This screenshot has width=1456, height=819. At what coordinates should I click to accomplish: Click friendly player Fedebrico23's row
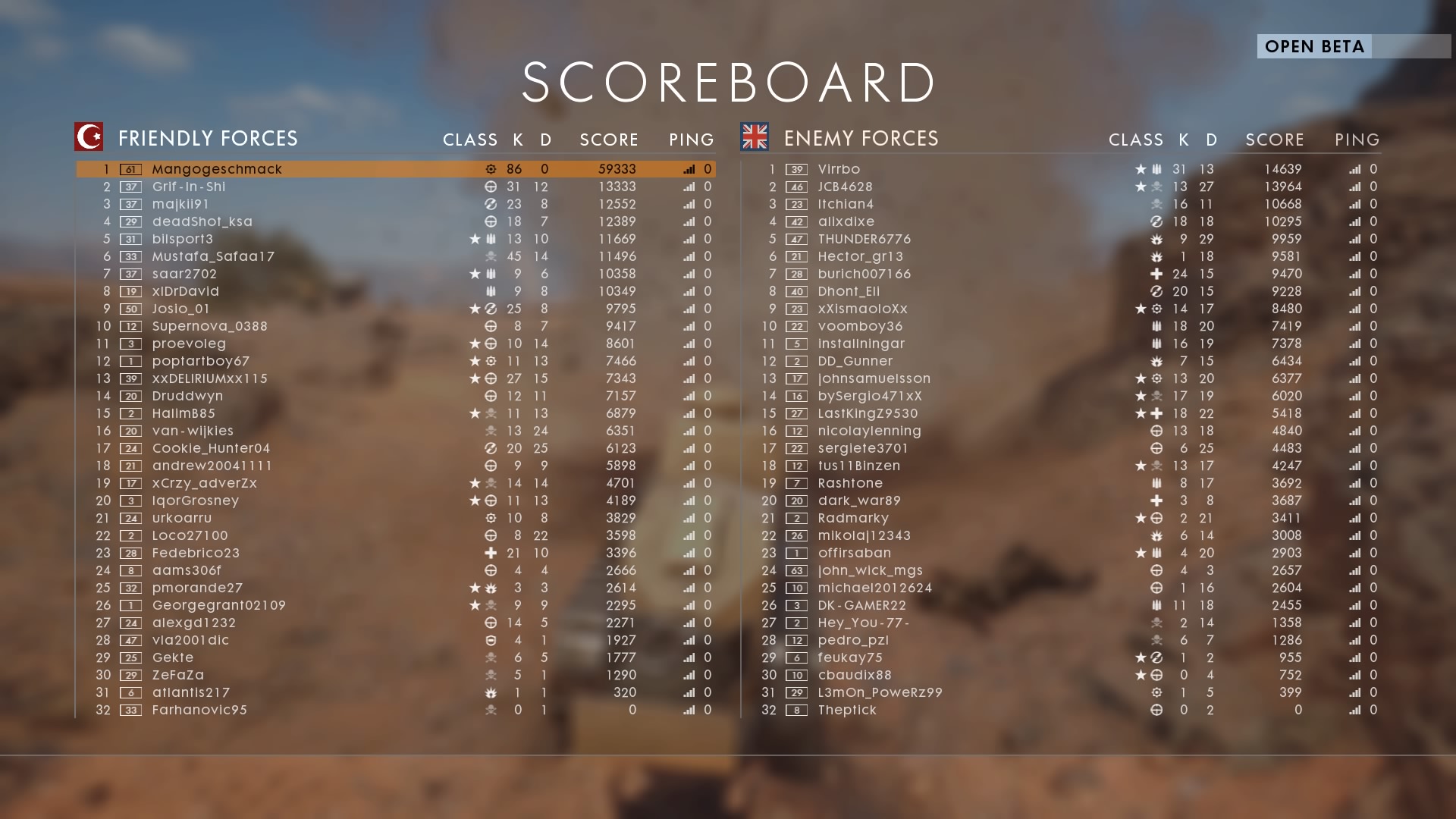(x=196, y=553)
